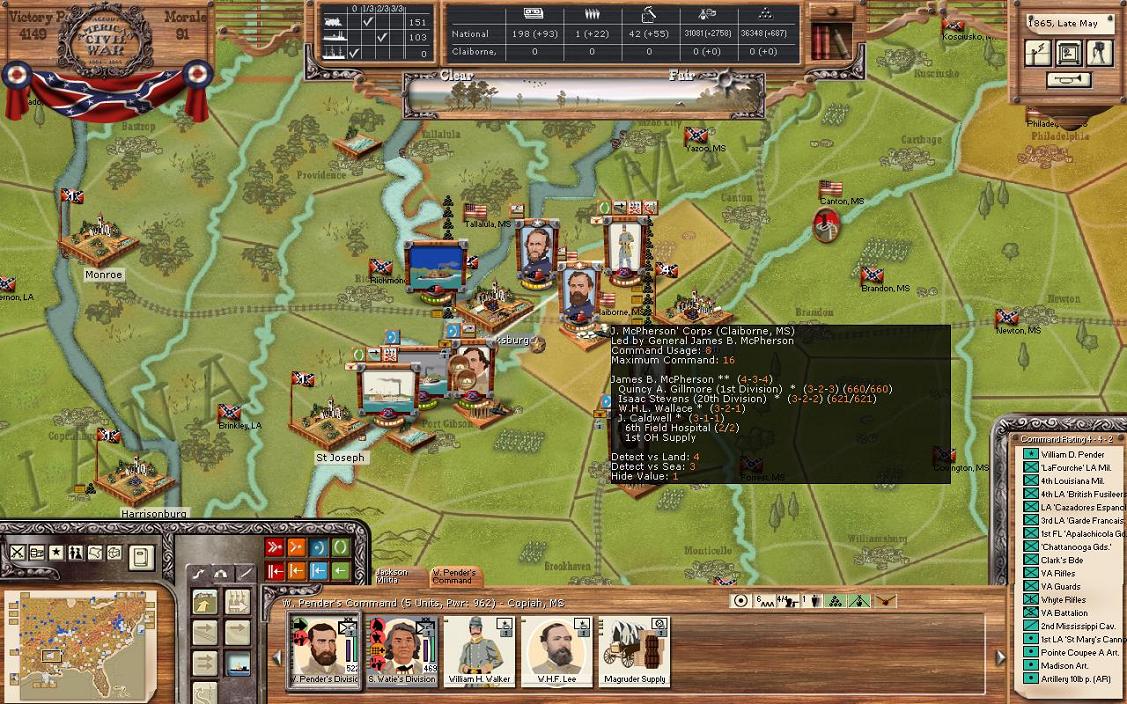
Task: Select 2nd Mississippi Cav. in roster list
Action: pos(1079,625)
